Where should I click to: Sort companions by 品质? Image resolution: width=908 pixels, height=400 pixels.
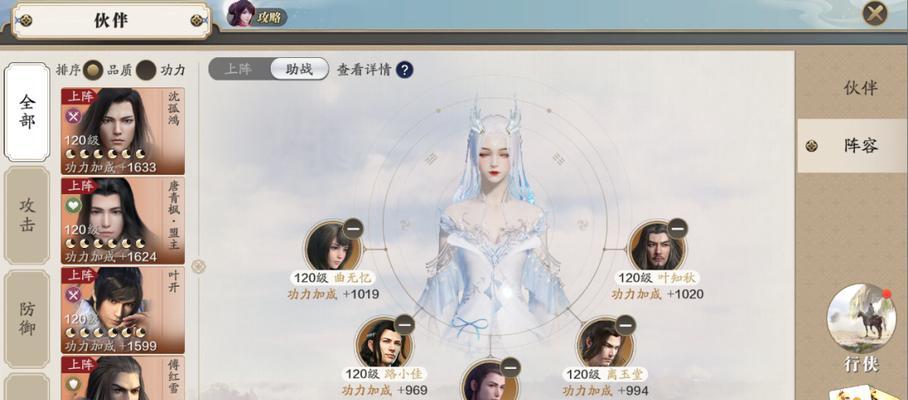94,70
